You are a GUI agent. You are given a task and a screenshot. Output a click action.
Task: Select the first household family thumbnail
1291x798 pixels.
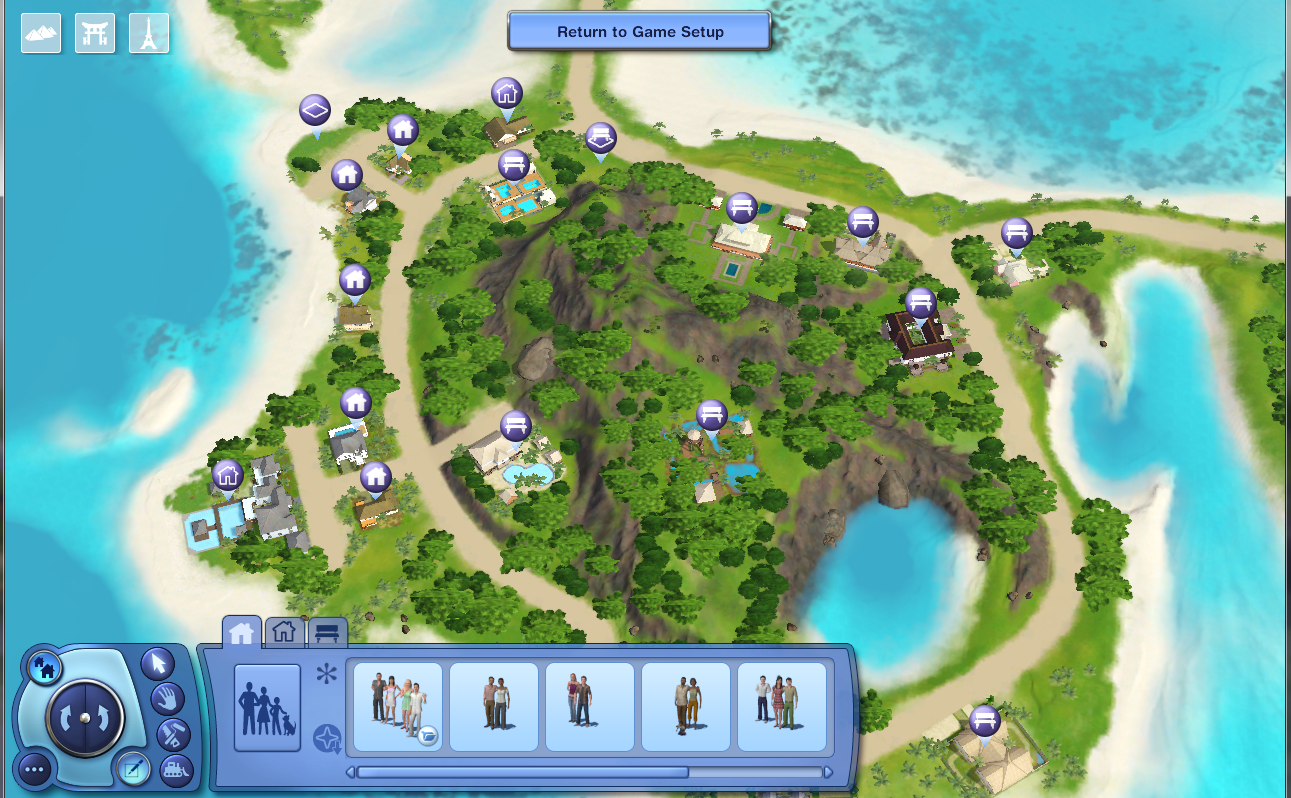(x=397, y=708)
